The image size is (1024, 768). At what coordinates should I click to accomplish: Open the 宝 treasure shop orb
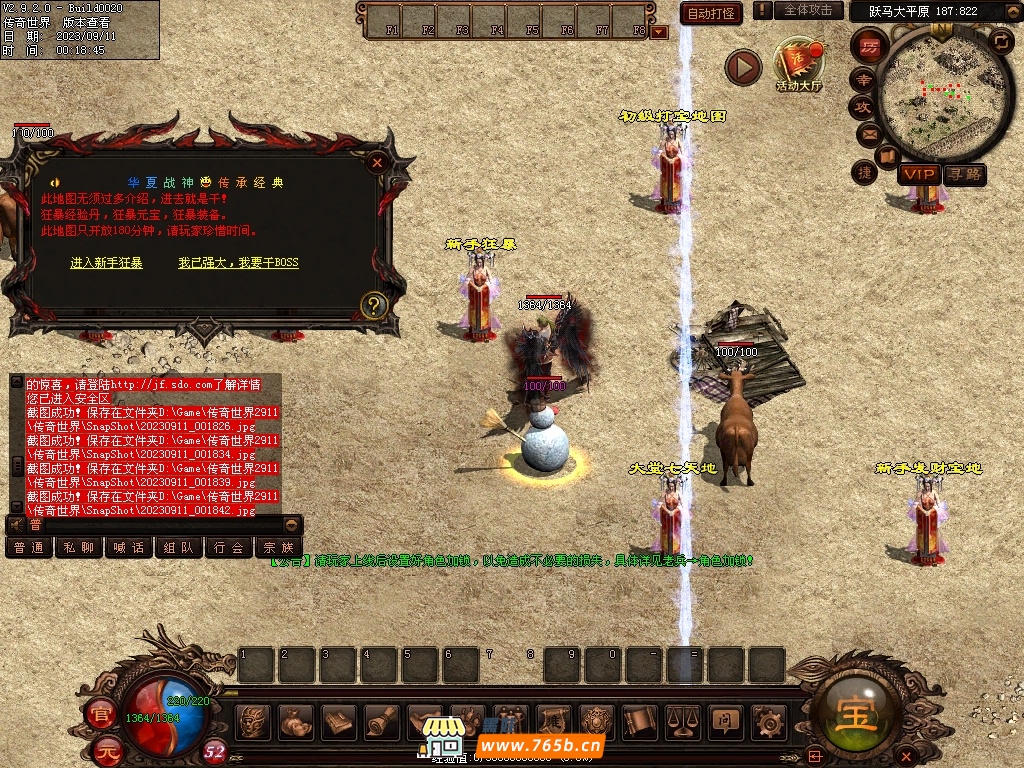[x=857, y=710]
